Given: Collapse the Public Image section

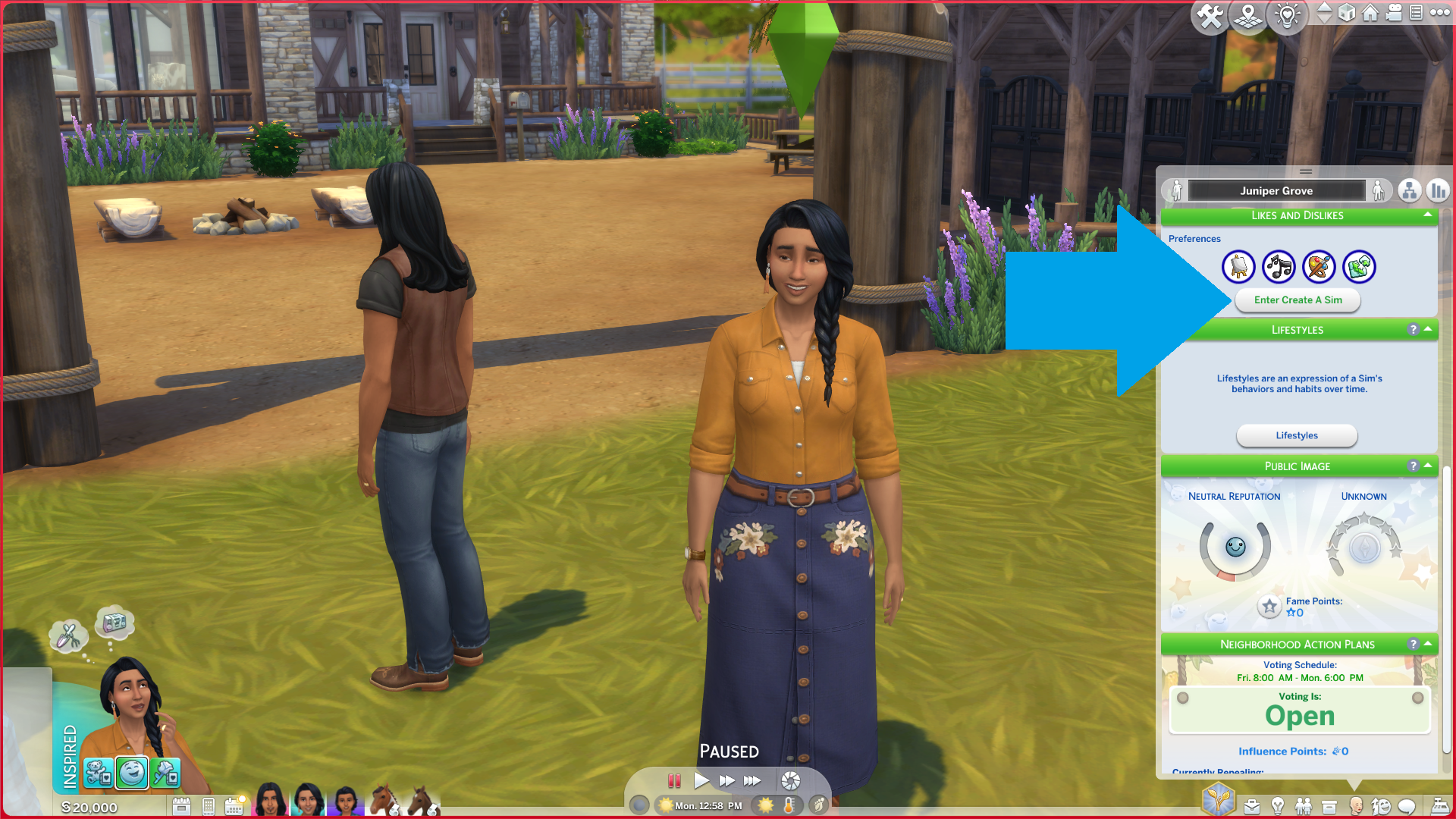Looking at the screenshot, I should tap(1426, 466).
